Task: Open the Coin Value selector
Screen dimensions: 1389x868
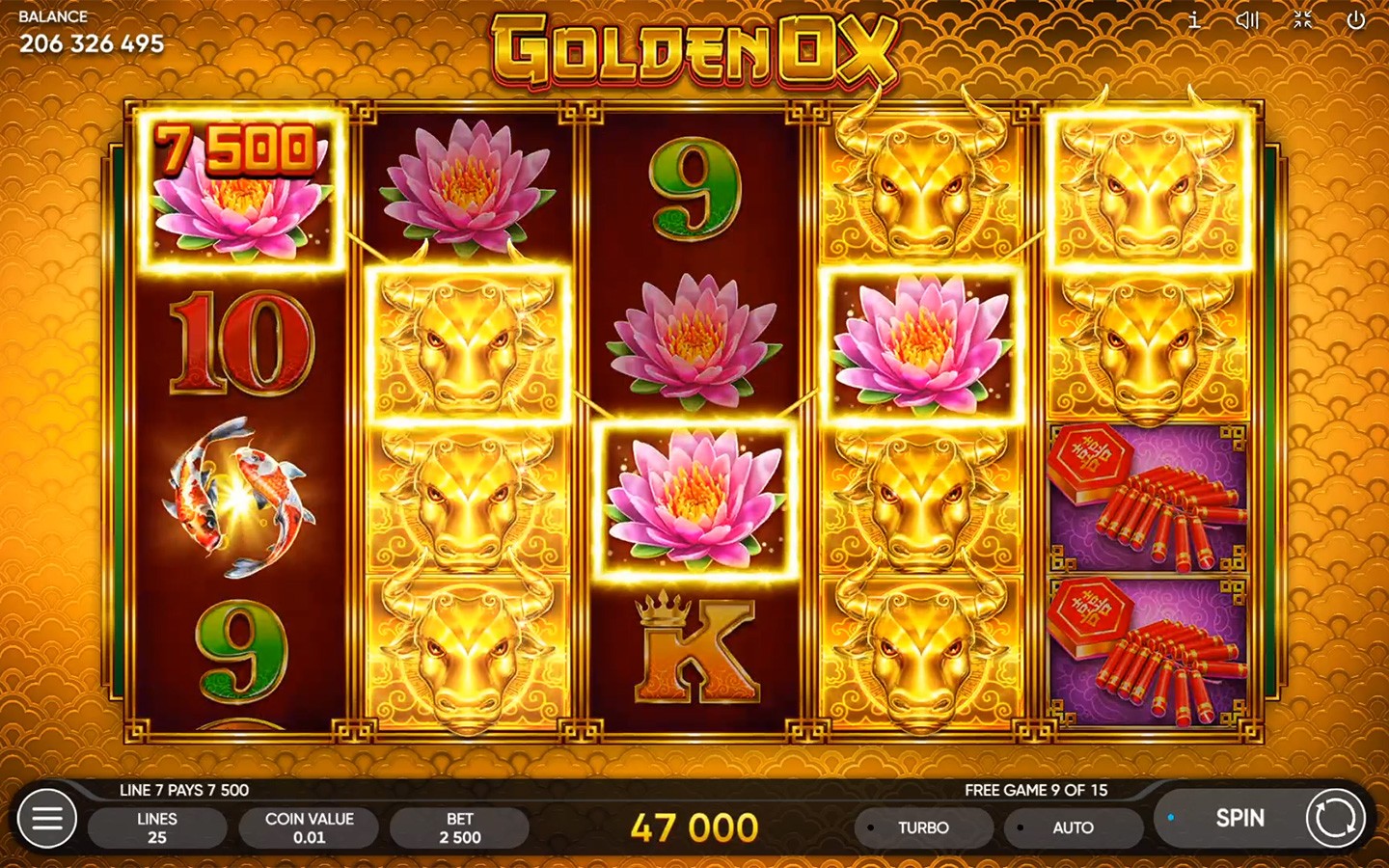Action: (x=309, y=827)
